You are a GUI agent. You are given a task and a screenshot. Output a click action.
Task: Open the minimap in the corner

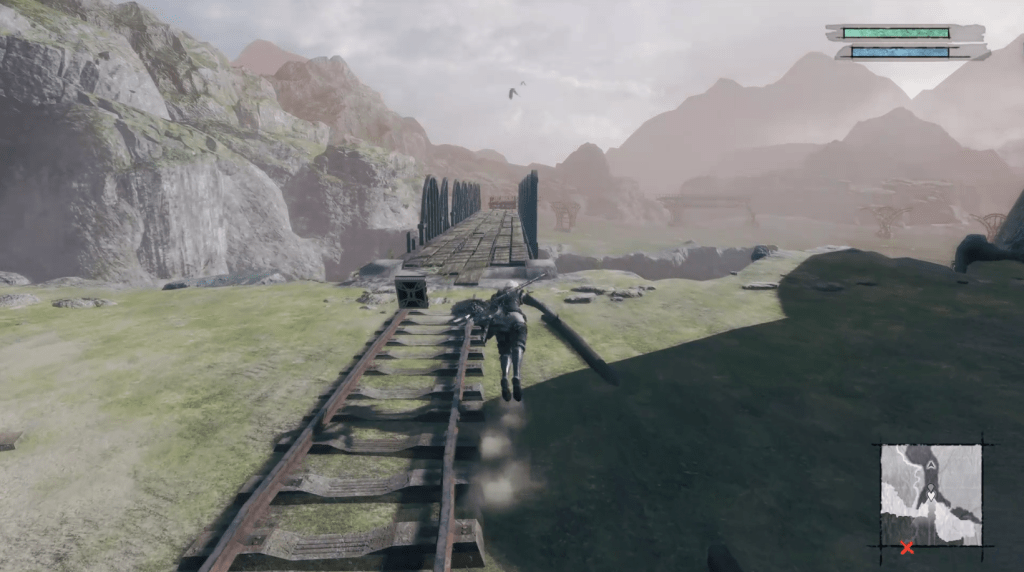click(x=931, y=495)
